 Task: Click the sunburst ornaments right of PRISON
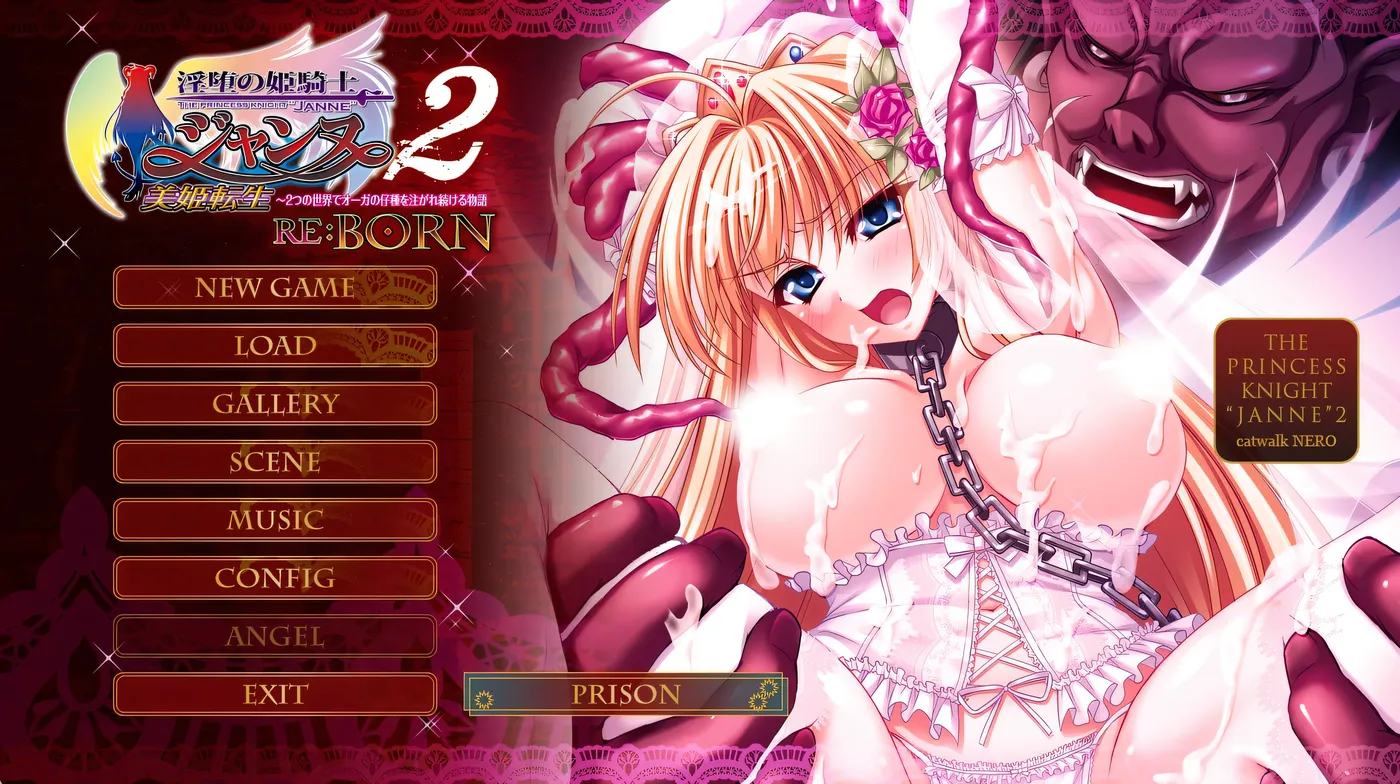764,692
